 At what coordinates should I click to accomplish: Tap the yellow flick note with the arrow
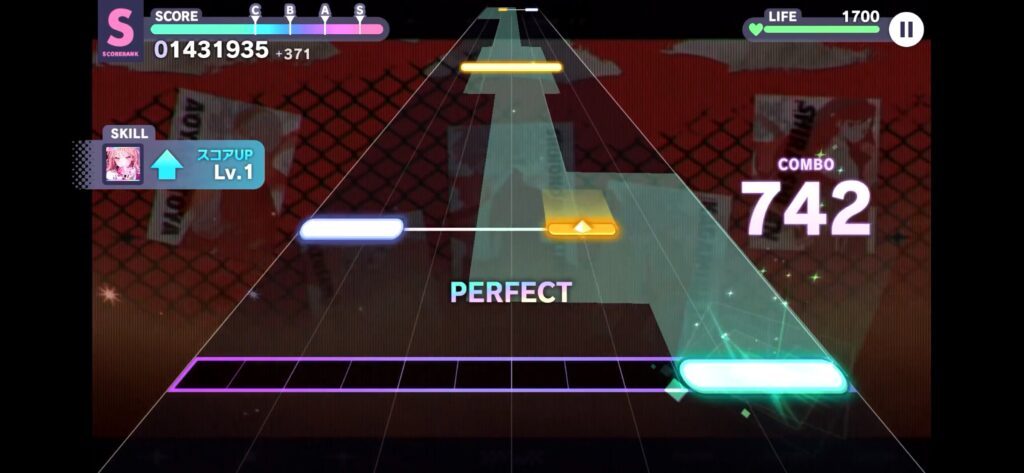(581, 229)
